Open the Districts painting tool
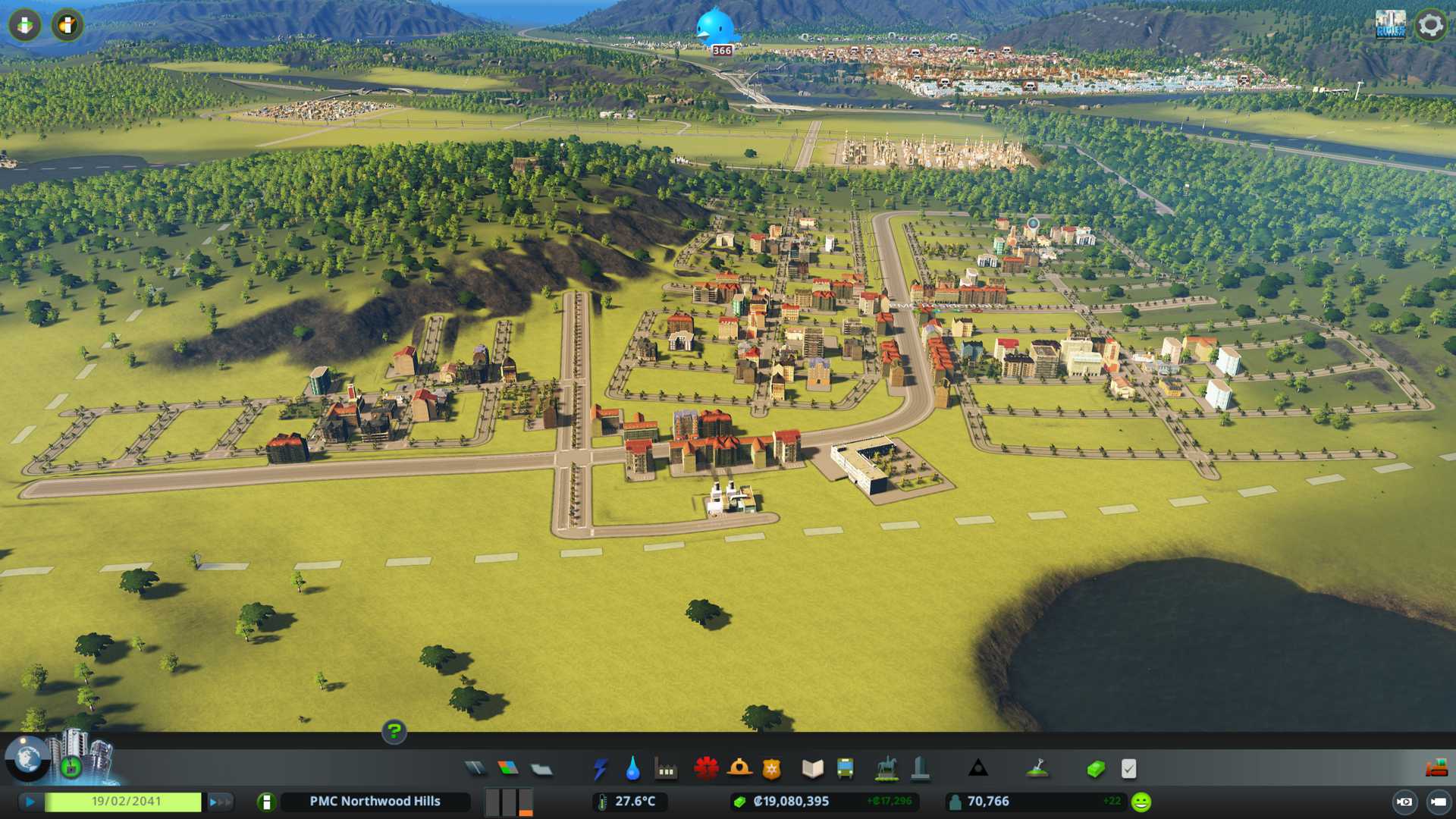The height and width of the screenshot is (819, 1456). tap(541, 769)
